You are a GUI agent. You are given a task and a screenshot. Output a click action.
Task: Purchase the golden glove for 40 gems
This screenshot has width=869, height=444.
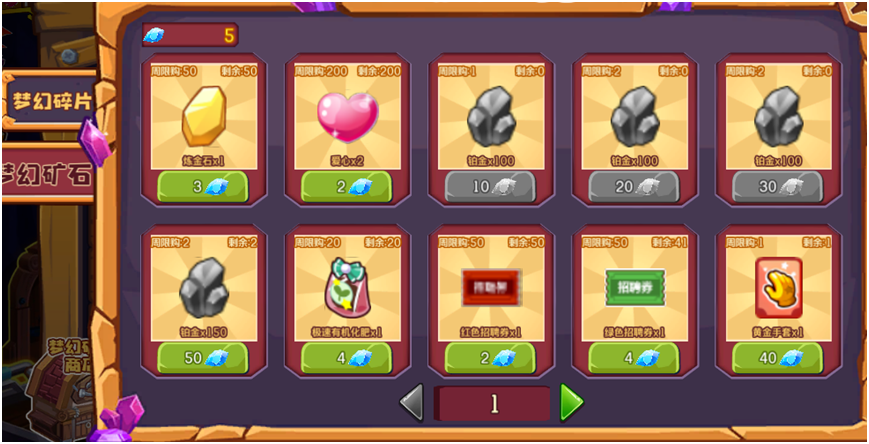point(777,358)
